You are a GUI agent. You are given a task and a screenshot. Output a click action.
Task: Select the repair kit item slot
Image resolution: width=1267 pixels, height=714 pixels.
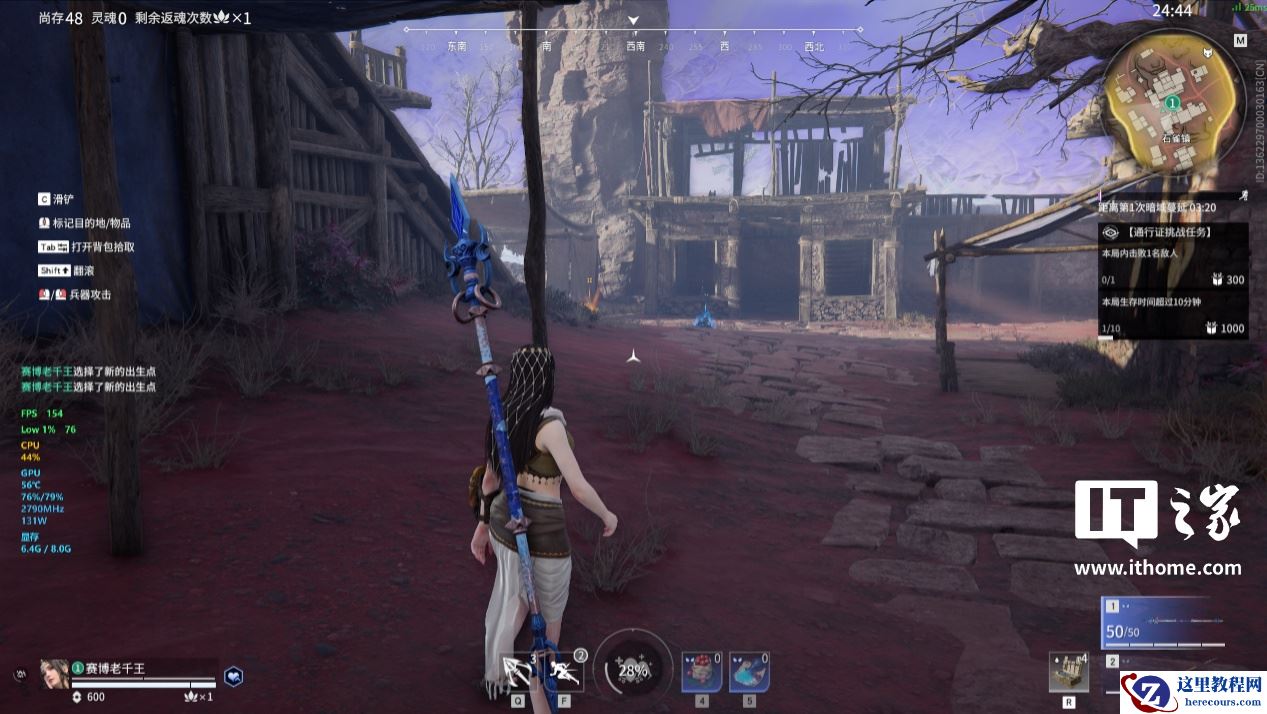pyautogui.click(x=1068, y=671)
